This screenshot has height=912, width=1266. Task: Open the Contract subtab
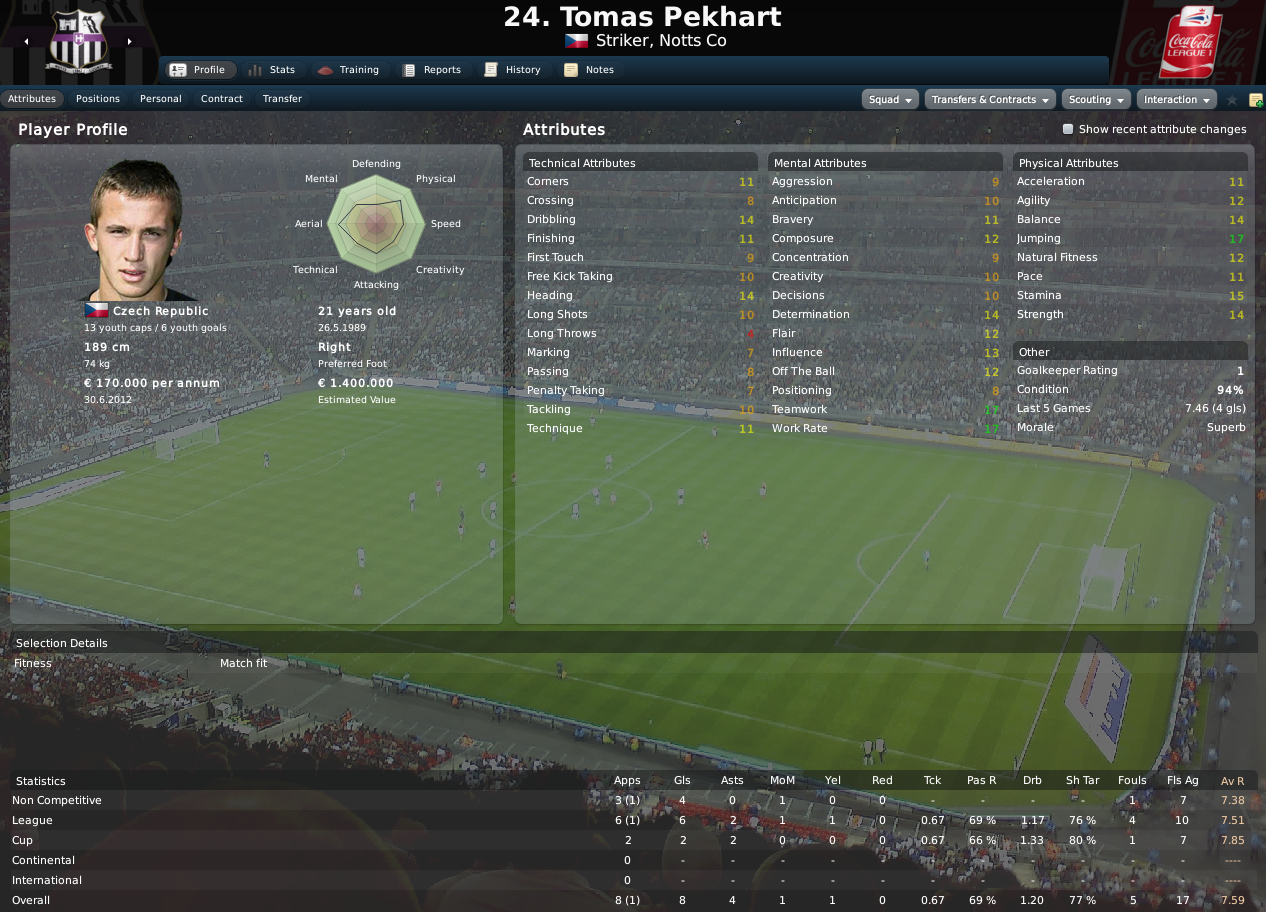tap(222, 99)
